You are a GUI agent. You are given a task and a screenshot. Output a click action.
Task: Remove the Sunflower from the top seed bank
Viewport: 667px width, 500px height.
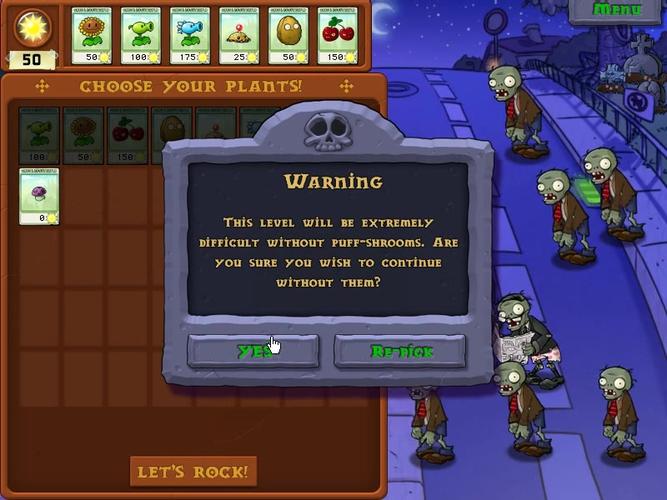[x=92, y=37]
